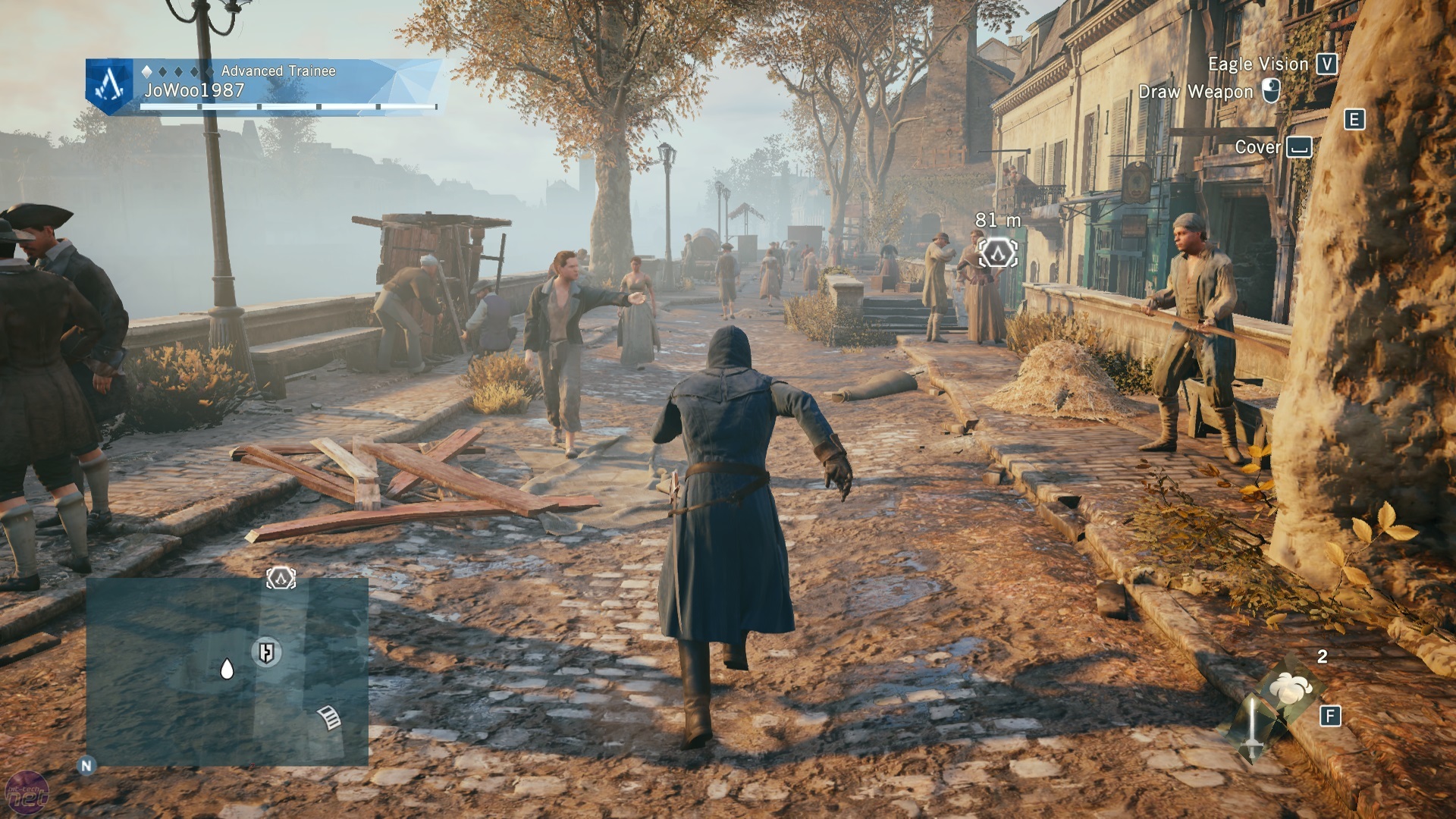Click the blue XP progress bar
This screenshot has height=819, width=1456.
[x=288, y=105]
